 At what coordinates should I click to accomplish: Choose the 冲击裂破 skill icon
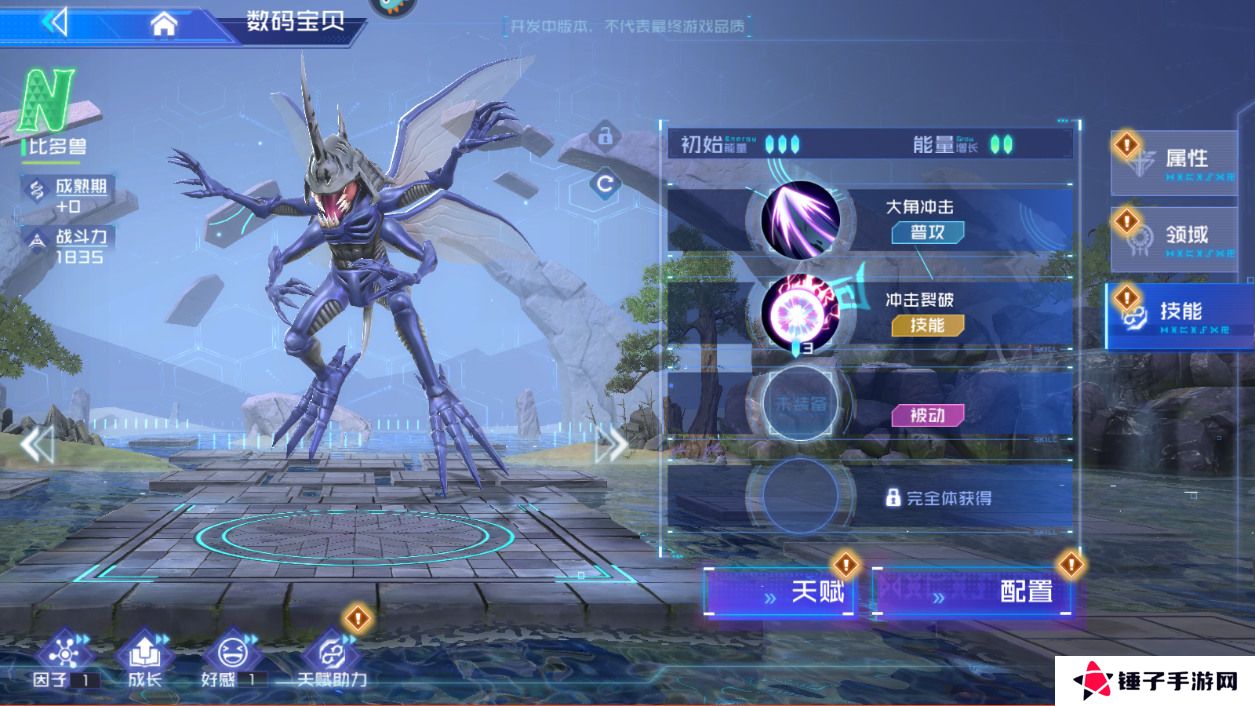pyautogui.click(x=800, y=314)
